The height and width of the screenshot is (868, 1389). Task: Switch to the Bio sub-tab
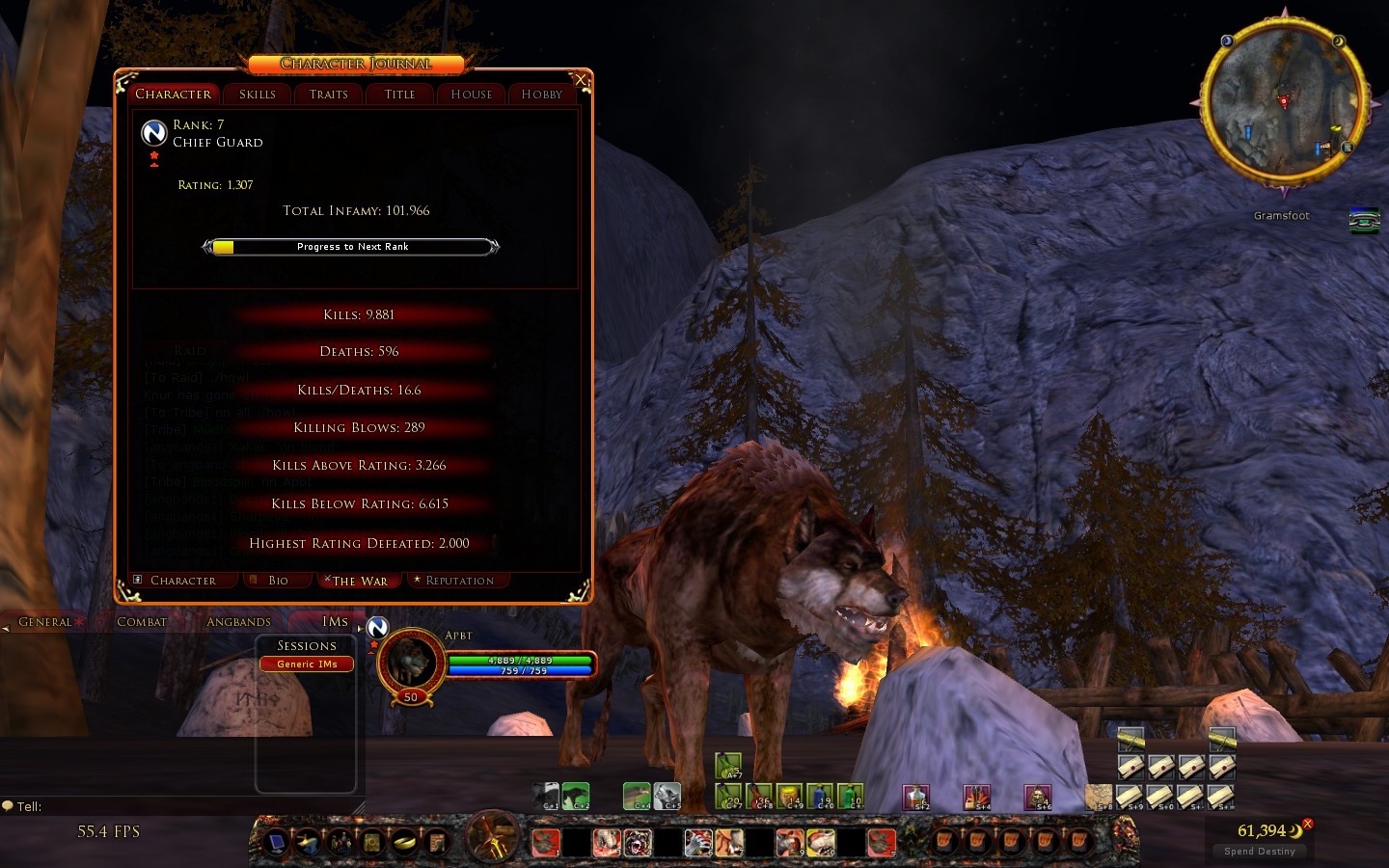[278, 581]
